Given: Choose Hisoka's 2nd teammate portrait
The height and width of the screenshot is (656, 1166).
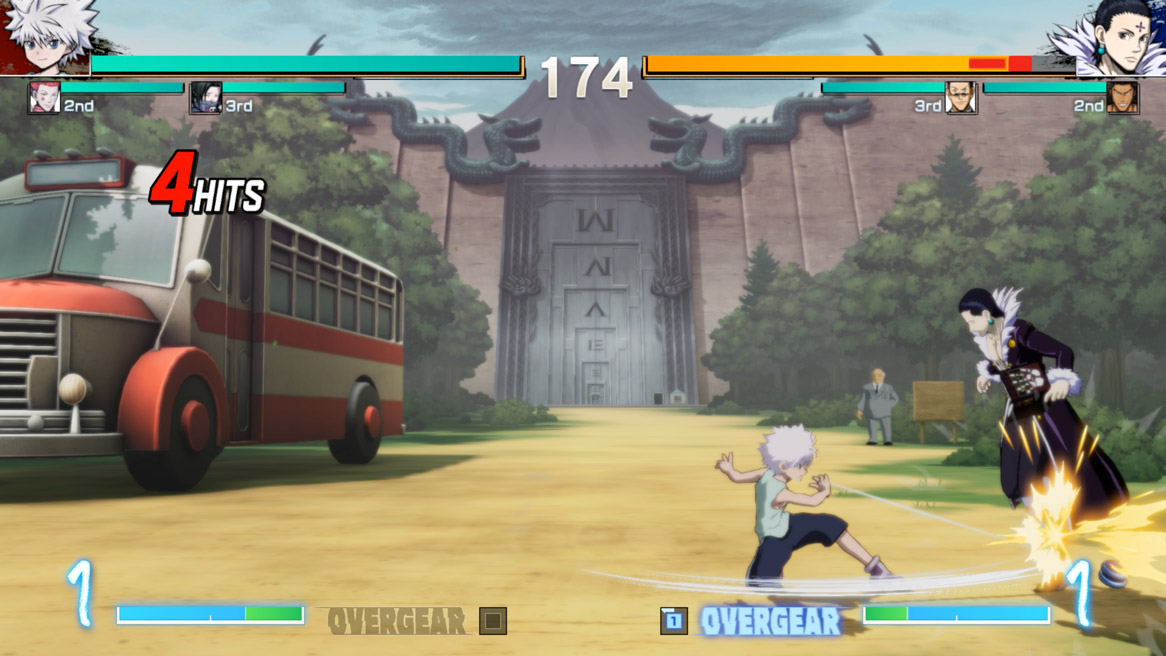Looking at the screenshot, I should [44, 98].
